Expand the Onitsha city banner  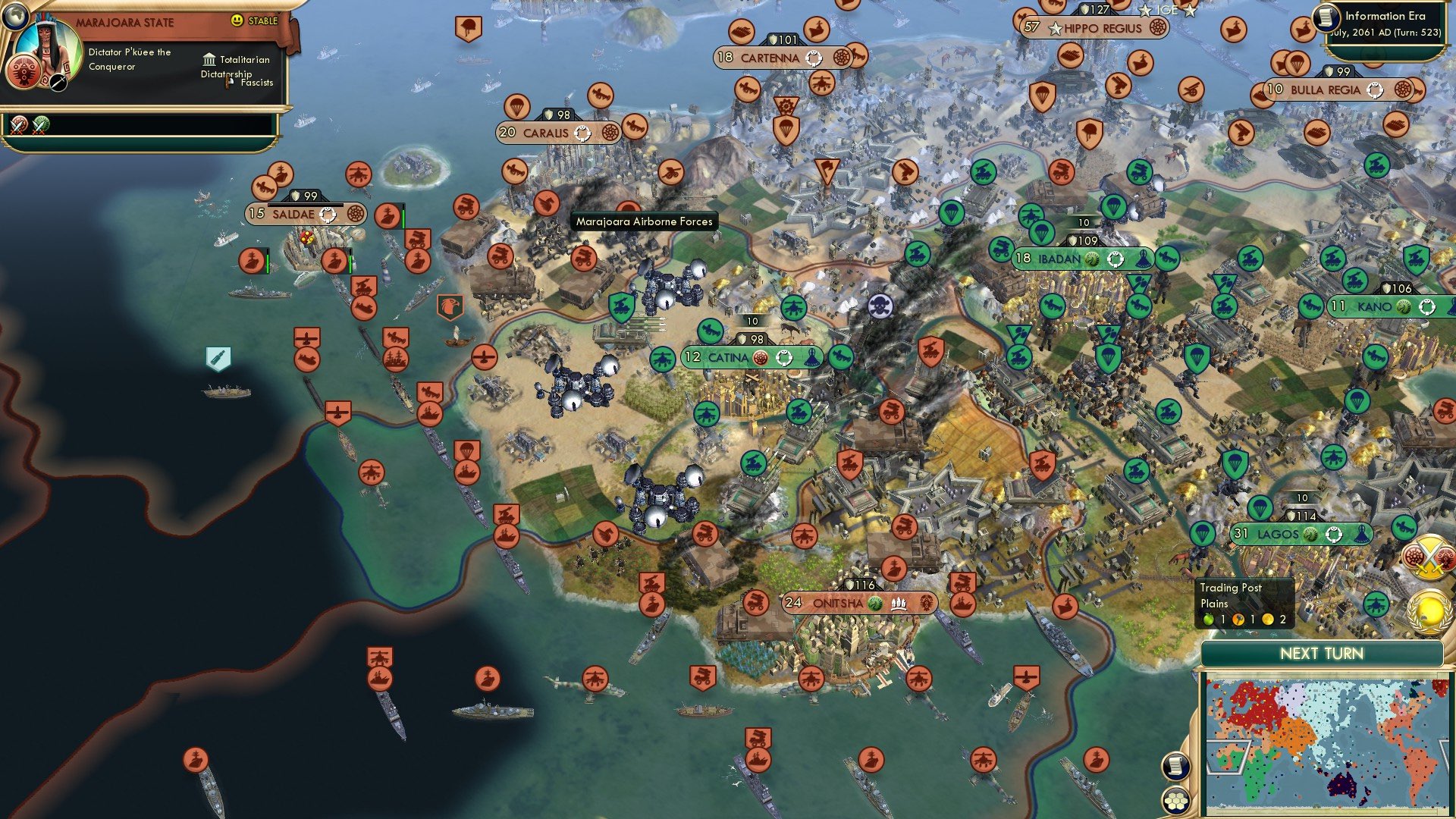(x=838, y=603)
